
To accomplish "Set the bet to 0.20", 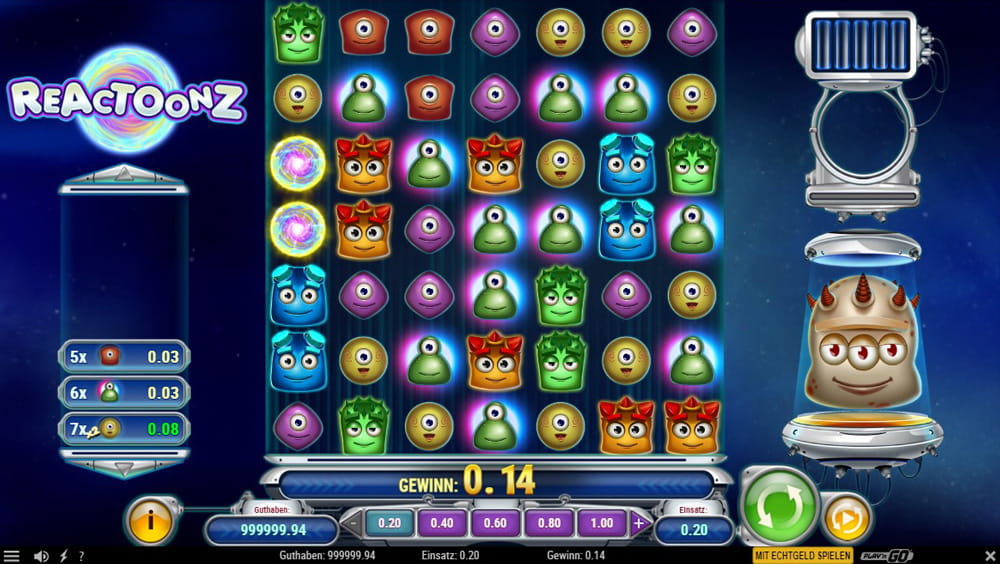I will [389, 522].
